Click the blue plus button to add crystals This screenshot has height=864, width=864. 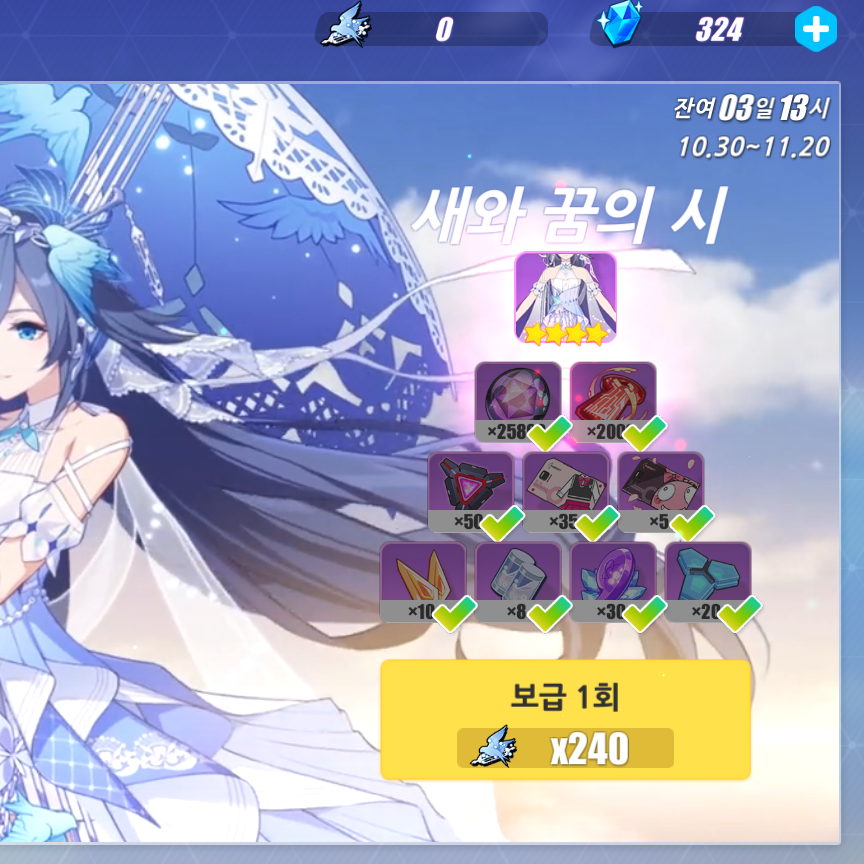pyautogui.click(x=815, y=30)
